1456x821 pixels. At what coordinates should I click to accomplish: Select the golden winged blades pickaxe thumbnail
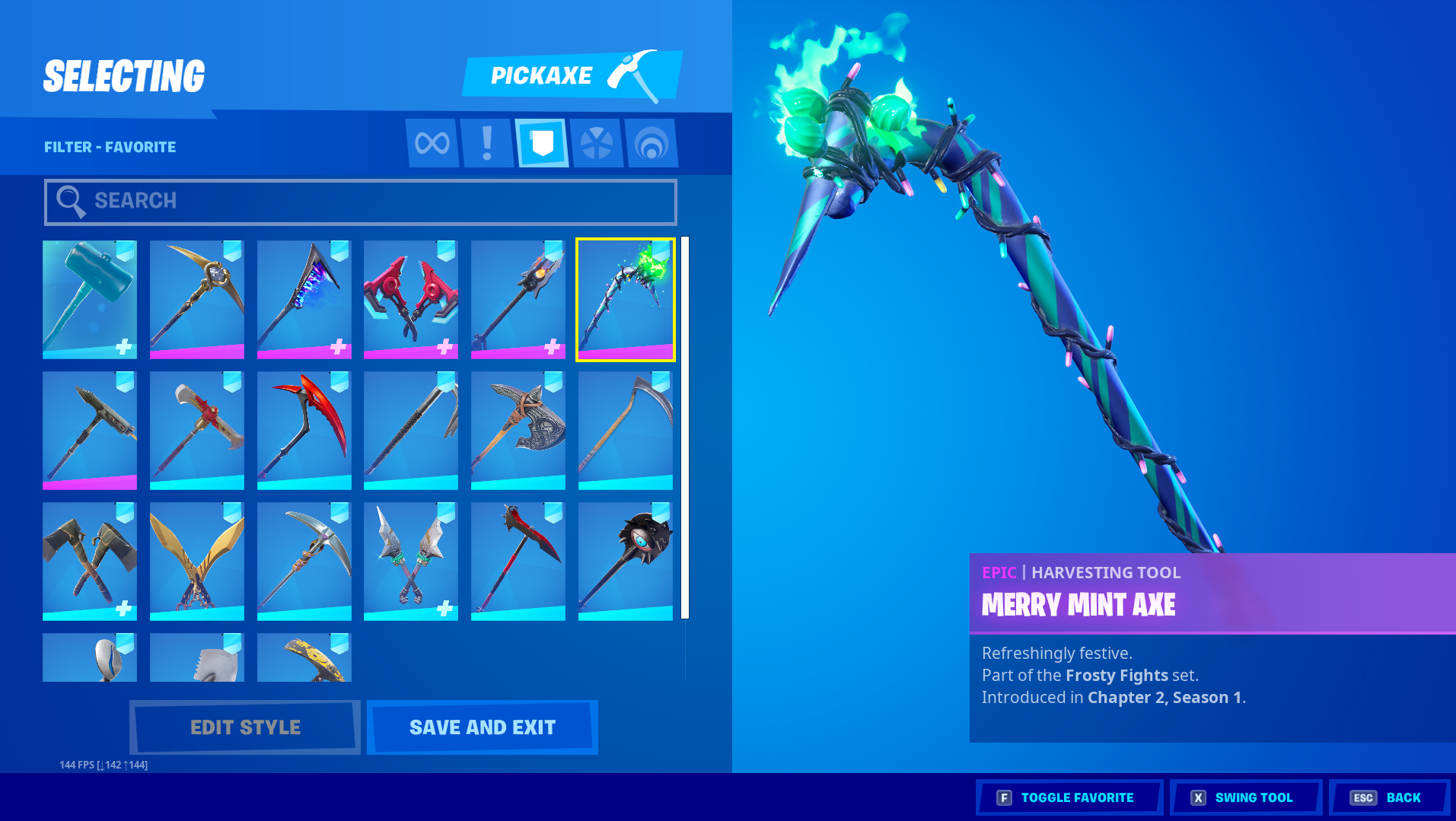click(196, 561)
